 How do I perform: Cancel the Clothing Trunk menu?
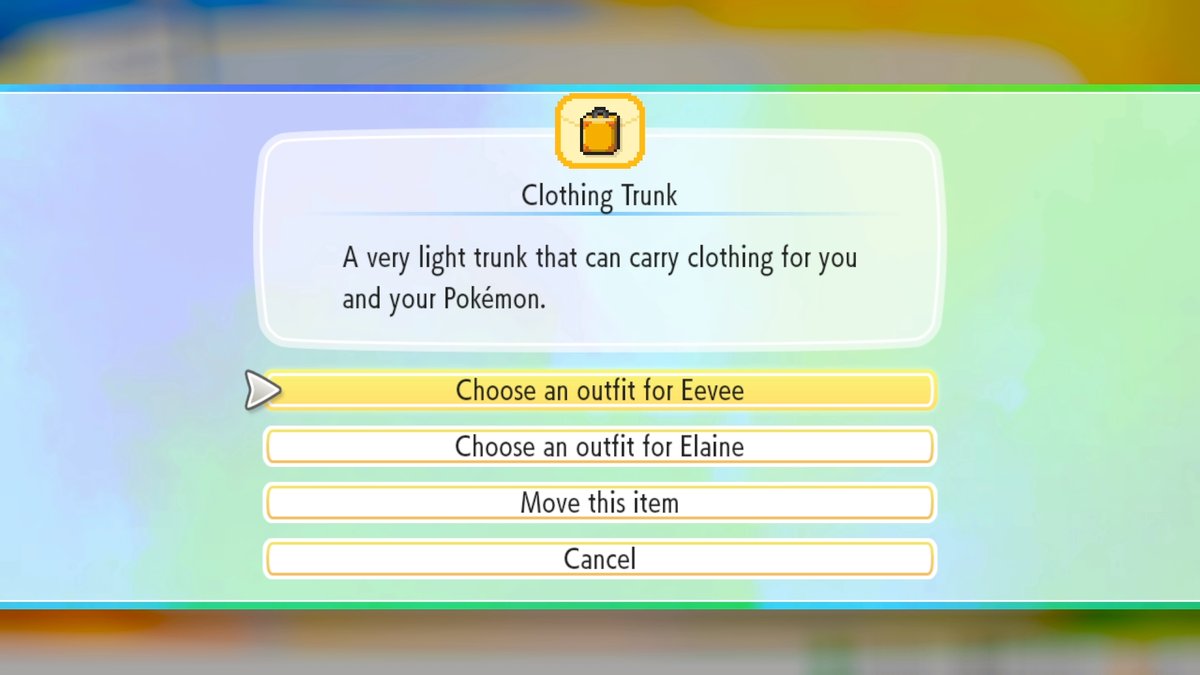coord(599,558)
